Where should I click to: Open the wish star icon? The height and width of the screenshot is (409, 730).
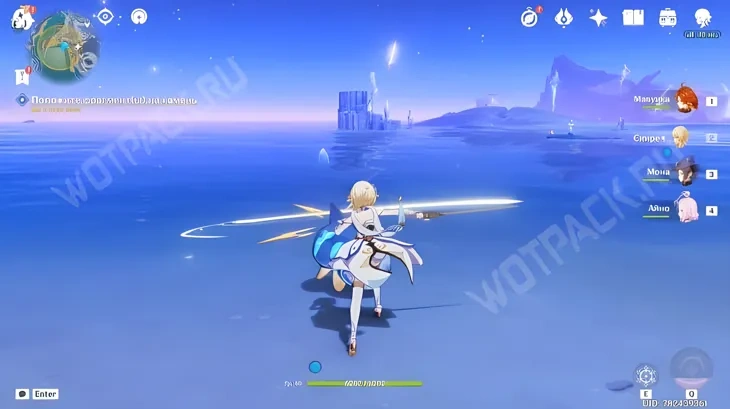coord(598,17)
